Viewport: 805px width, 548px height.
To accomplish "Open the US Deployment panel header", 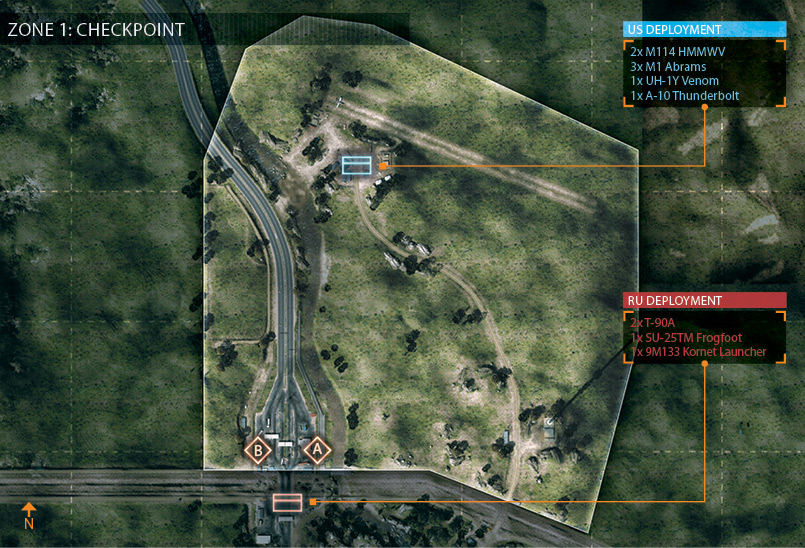I will coord(704,30).
